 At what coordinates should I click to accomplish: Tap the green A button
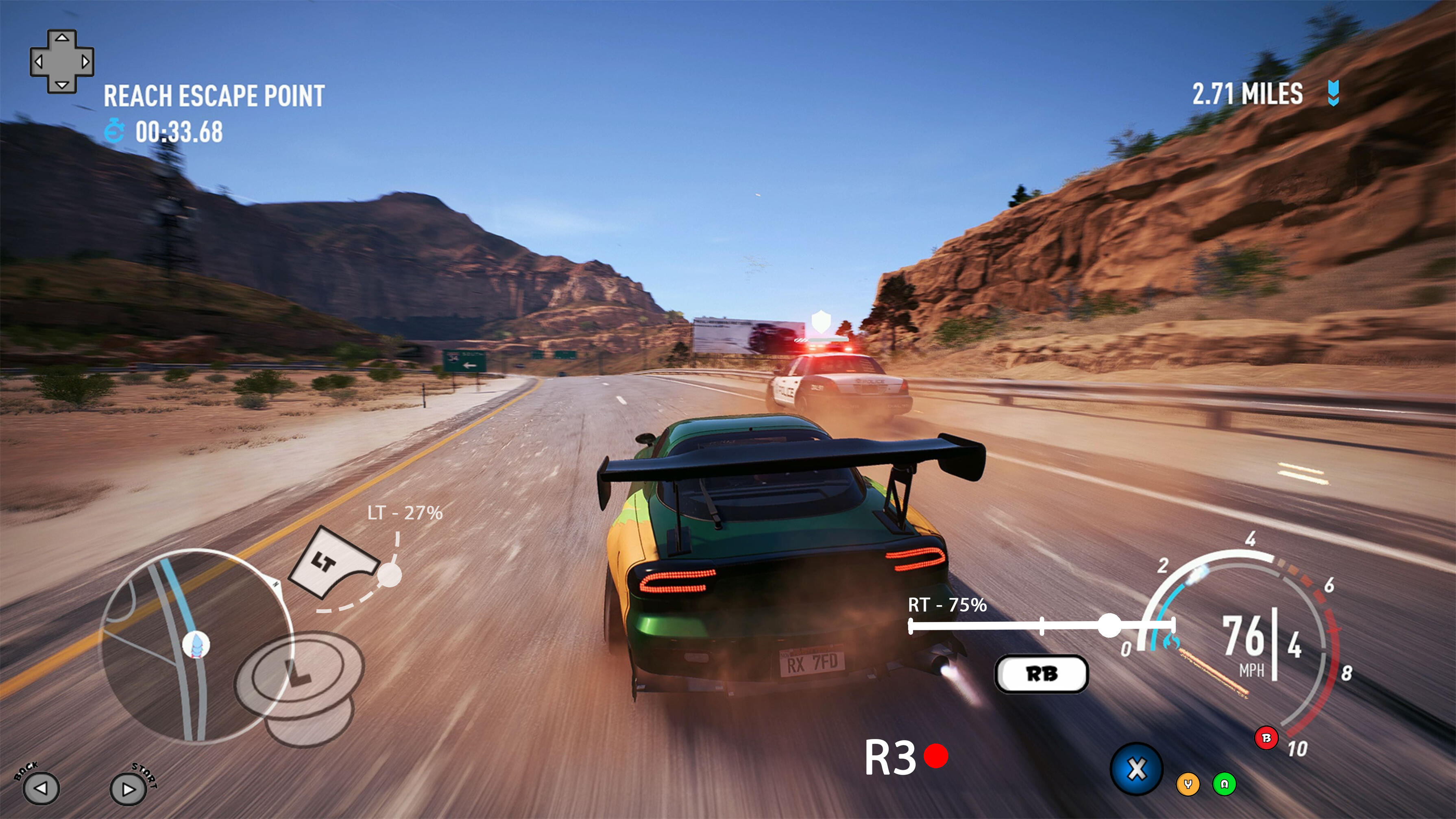click(x=1224, y=784)
